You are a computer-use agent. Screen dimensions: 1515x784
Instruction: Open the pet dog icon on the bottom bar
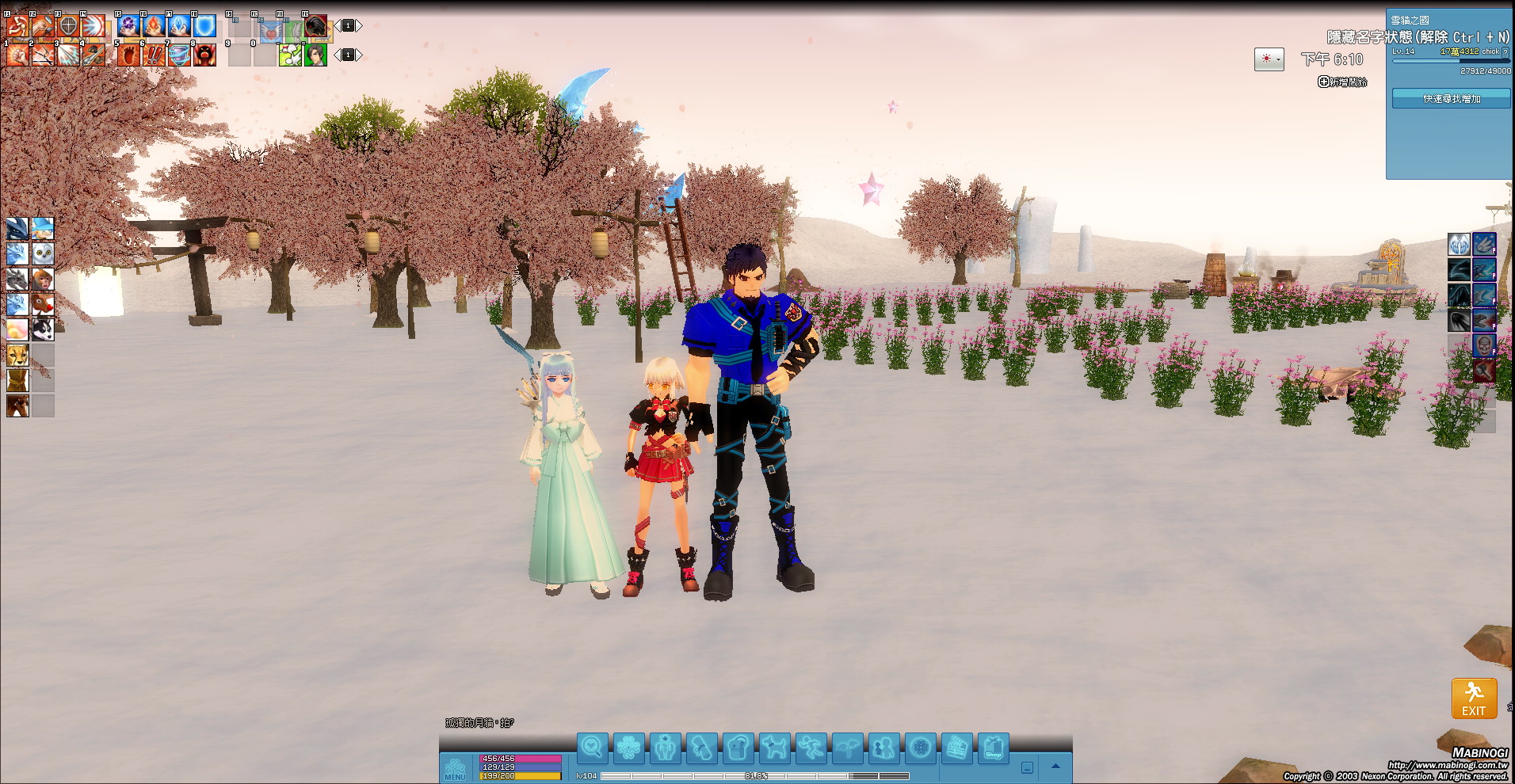click(774, 748)
